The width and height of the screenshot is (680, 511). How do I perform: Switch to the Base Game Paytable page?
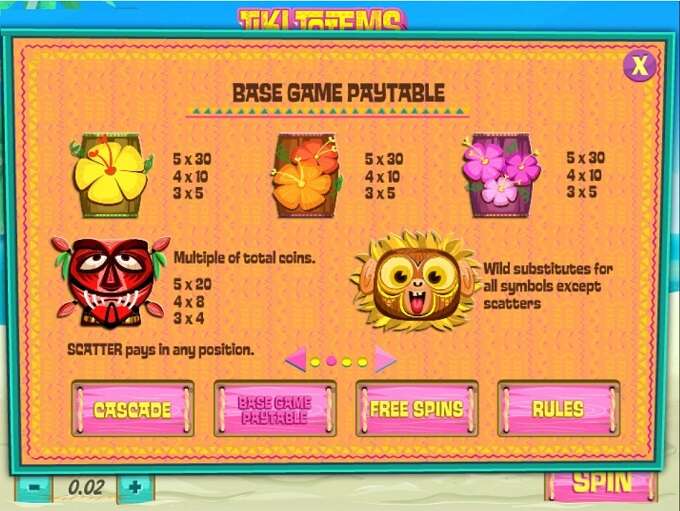275,408
